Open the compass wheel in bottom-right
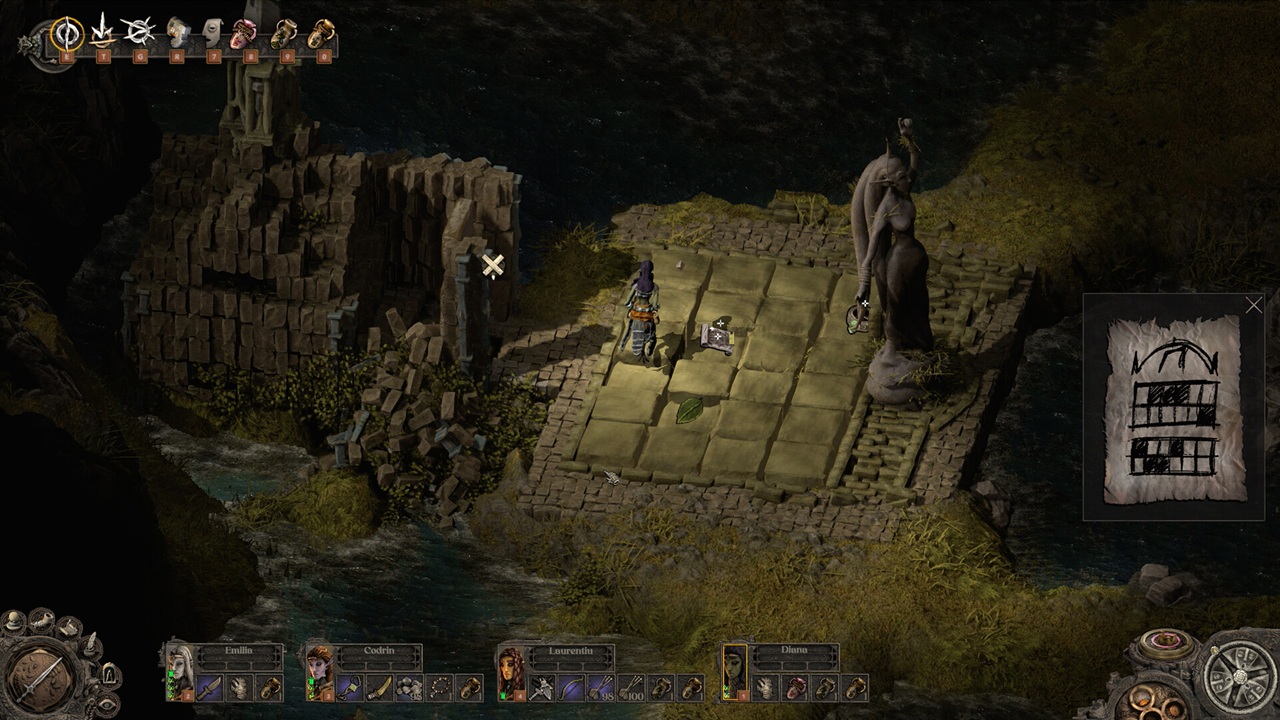This screenshot has height=720, width=1280. [1236, 672]
